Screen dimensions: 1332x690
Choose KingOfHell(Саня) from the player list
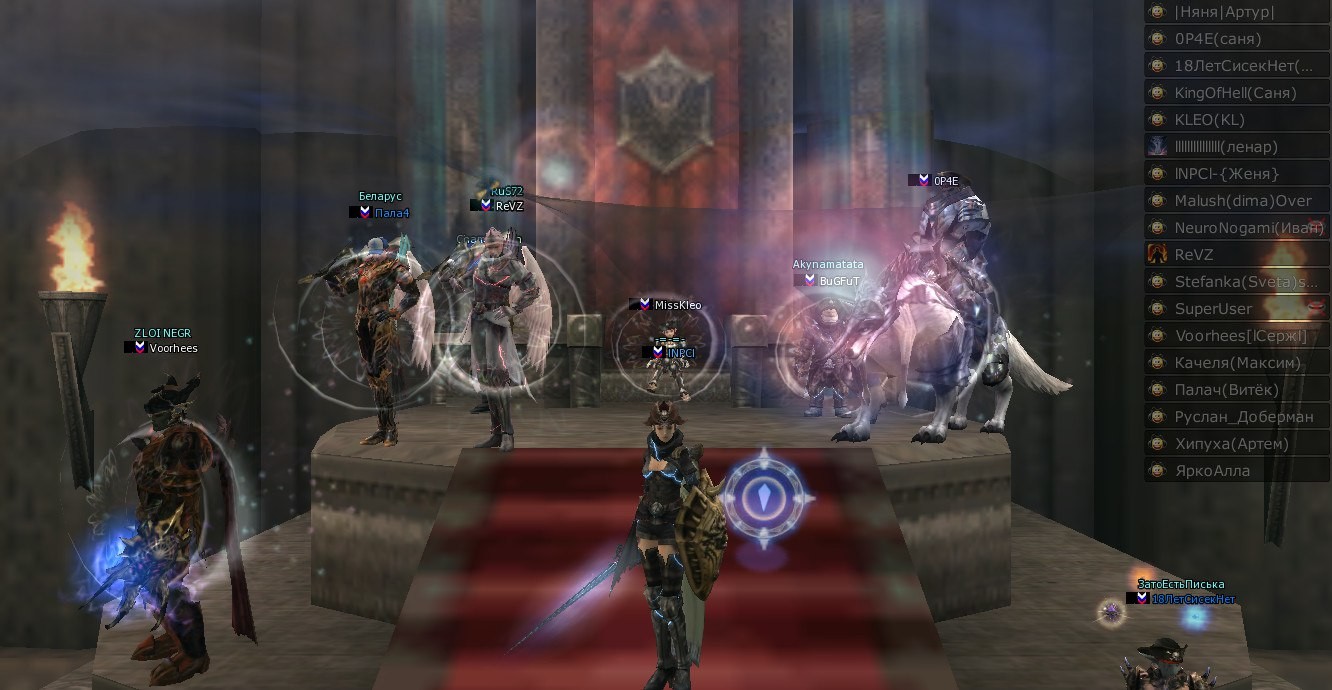coord(1236,93)
